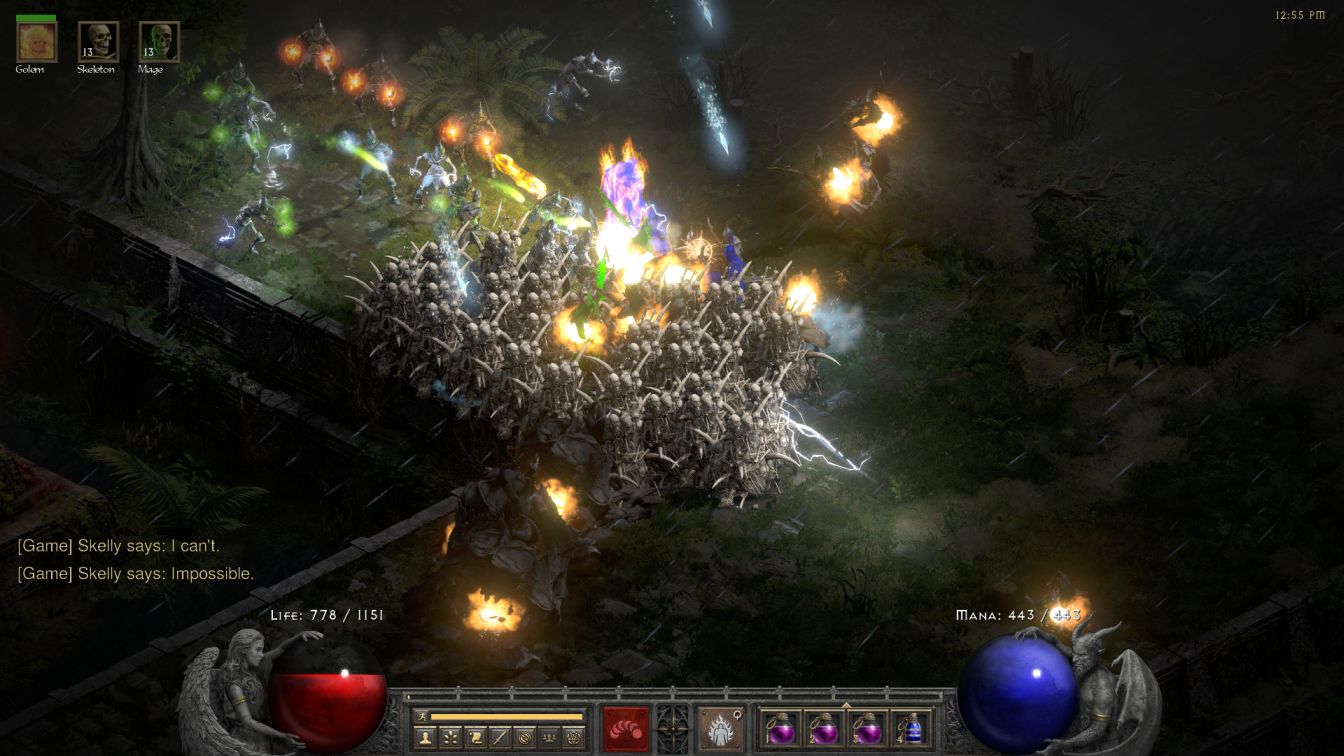The image size is (1344, 756).
Task: Use the purple potion in belt slot 2
Action: (x=824, y=728)
